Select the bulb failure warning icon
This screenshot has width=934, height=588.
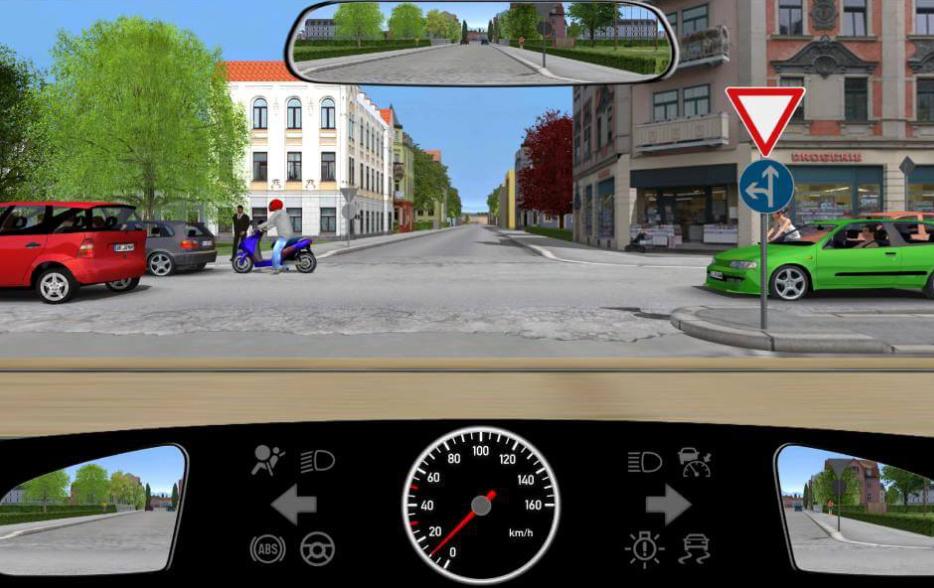[x=645, y=548]
